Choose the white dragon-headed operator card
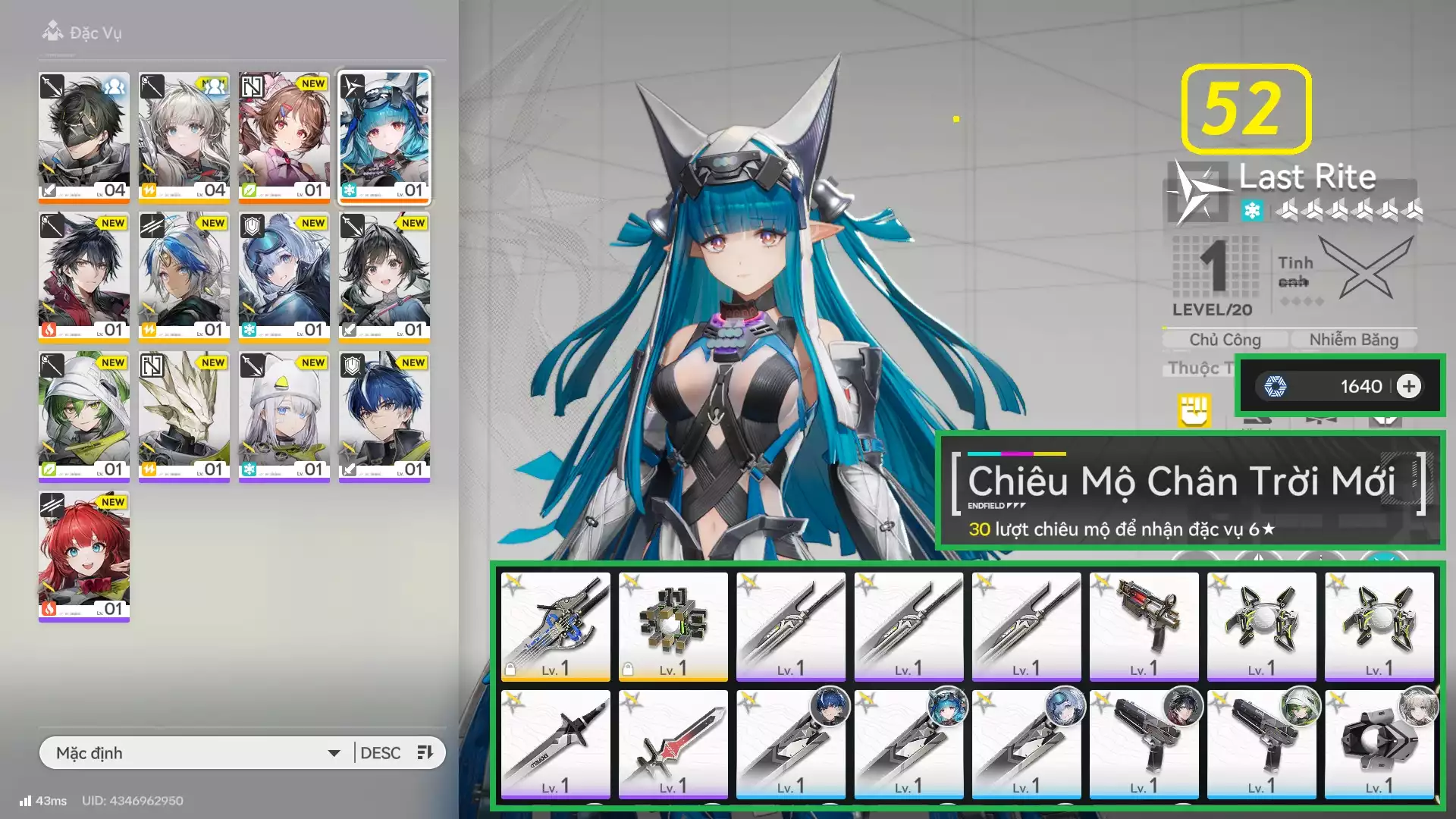 point(184,416)
